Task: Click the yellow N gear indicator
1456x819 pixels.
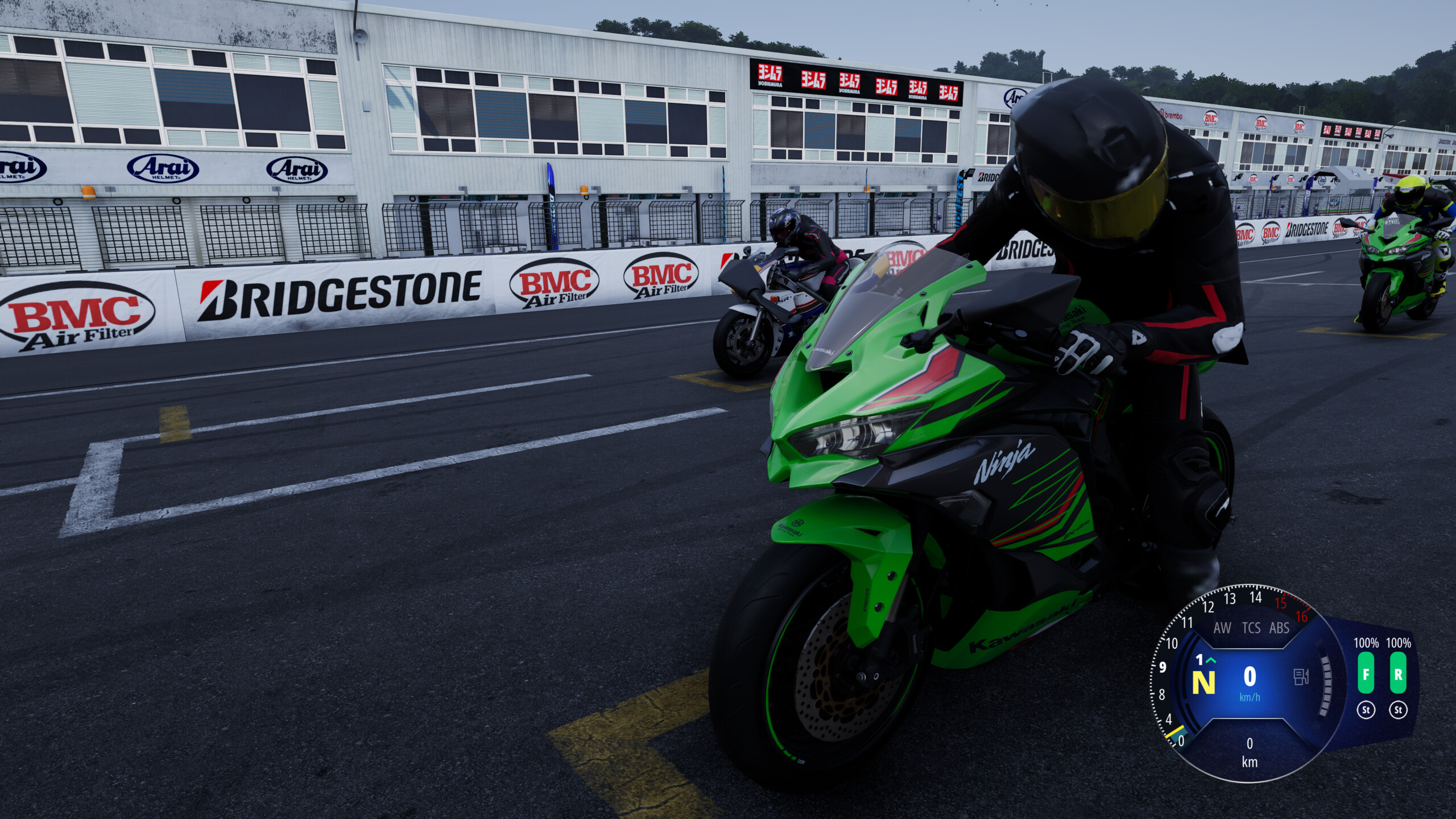Action: click(1203, 681)
